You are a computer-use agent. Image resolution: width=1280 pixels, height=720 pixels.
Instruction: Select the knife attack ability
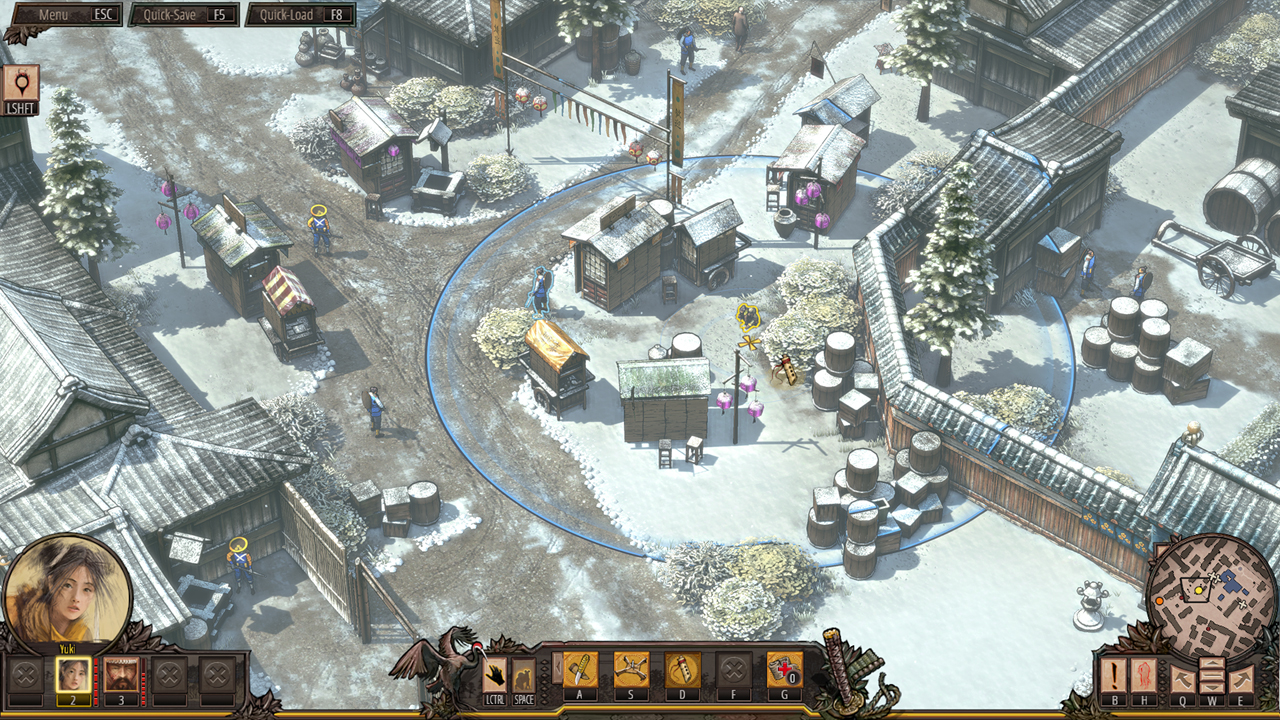pos(580,670)
